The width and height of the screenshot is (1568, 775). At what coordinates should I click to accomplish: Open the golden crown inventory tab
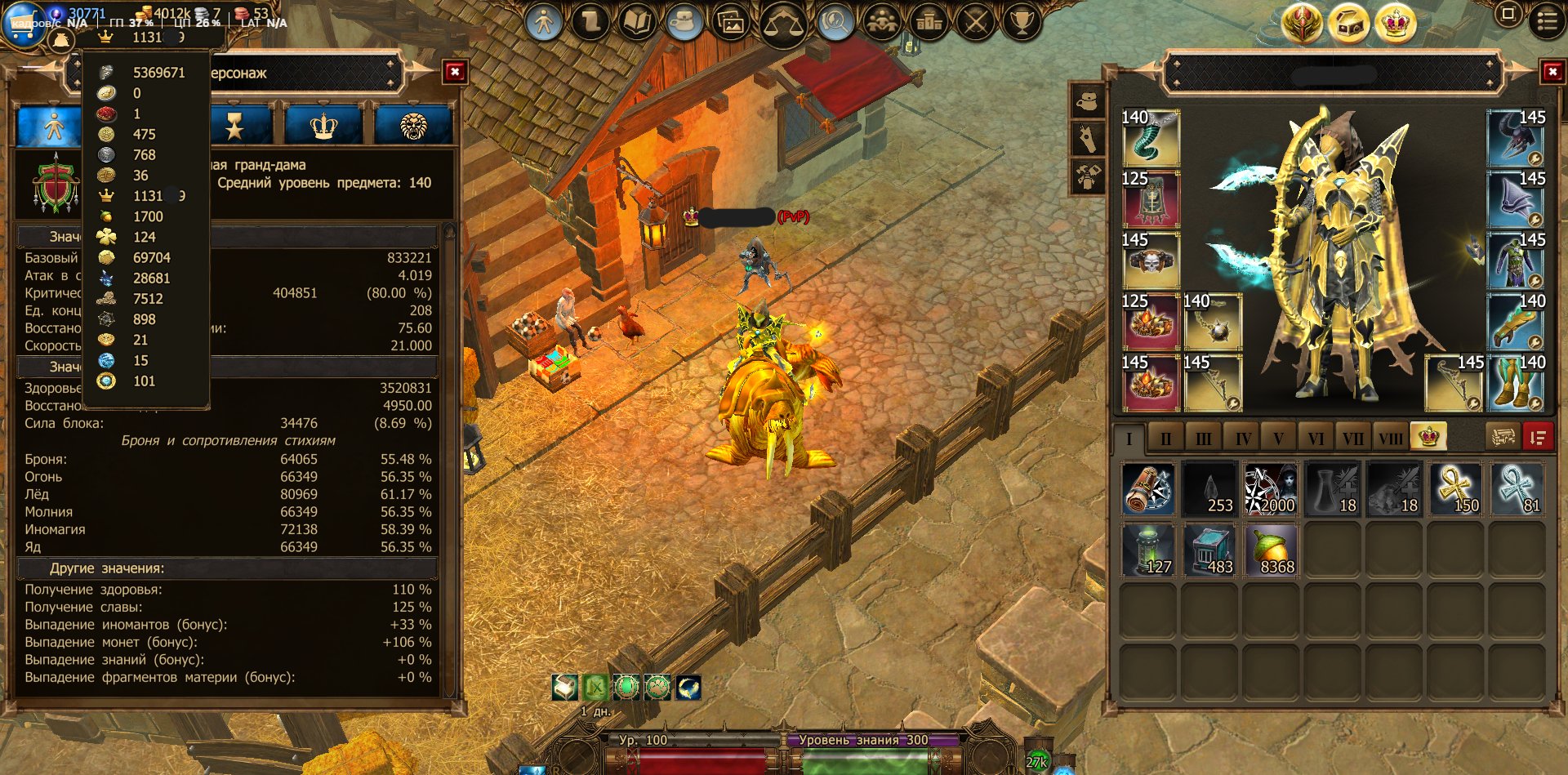1428,437
